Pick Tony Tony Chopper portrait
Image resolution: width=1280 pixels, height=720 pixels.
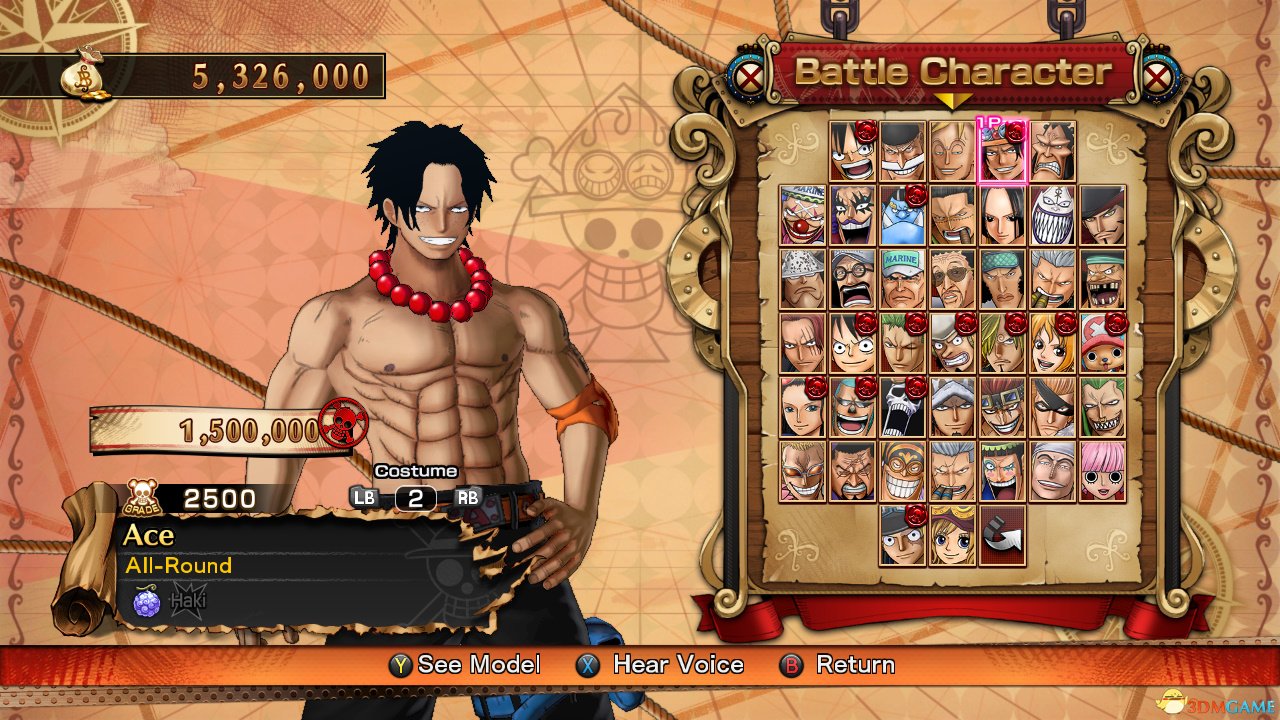pyautogui.click(x=1103, y=342)
